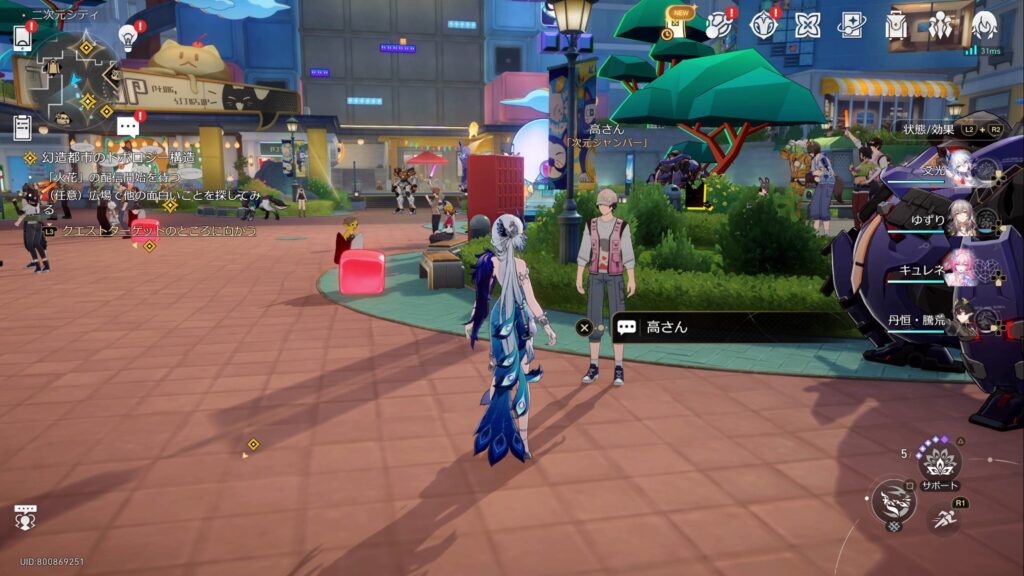Toggle the sprint running icon

pos(945,517)
